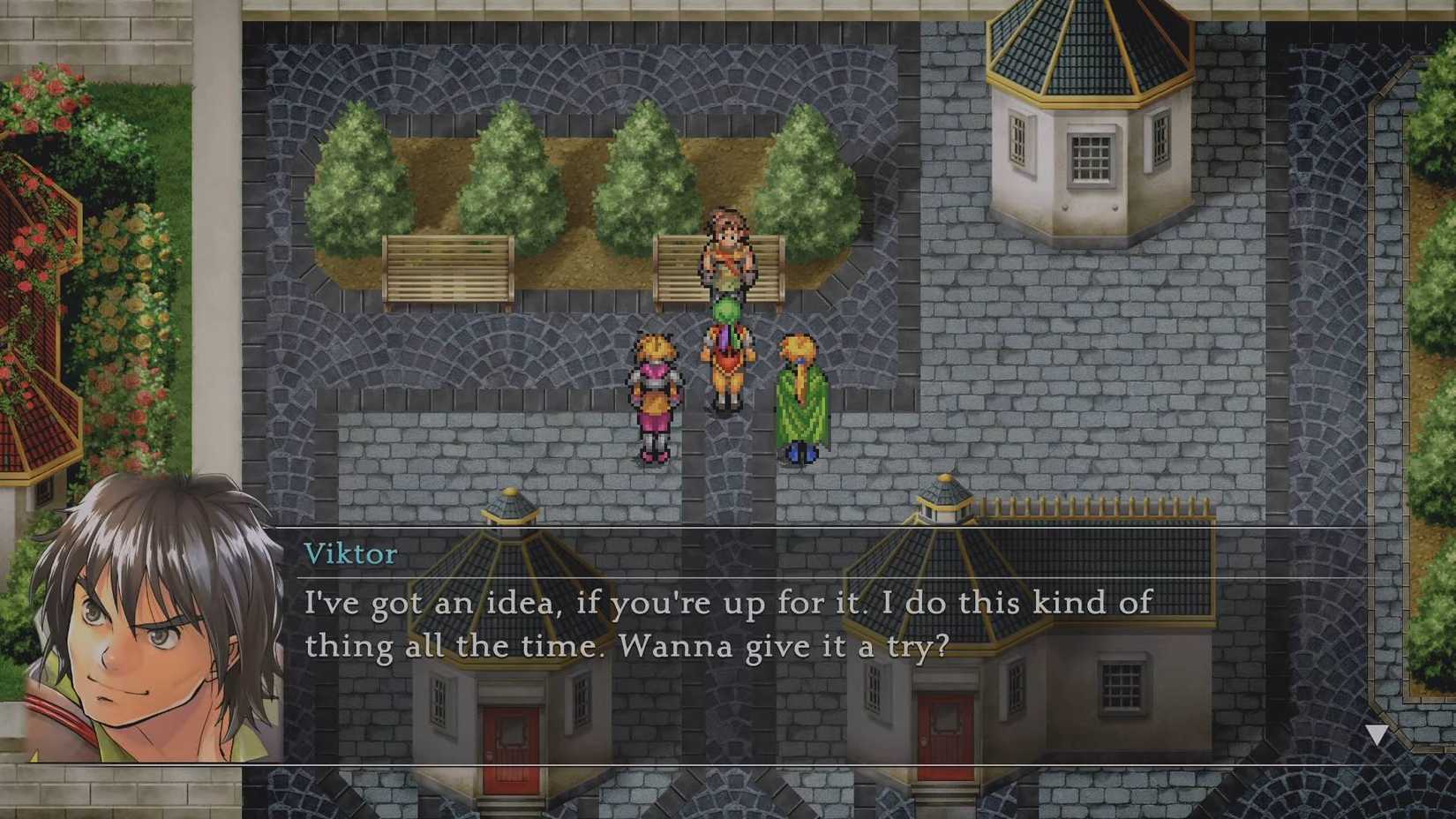
Task: Click the green-cloaked character sprite
Action: coord(801,397)
